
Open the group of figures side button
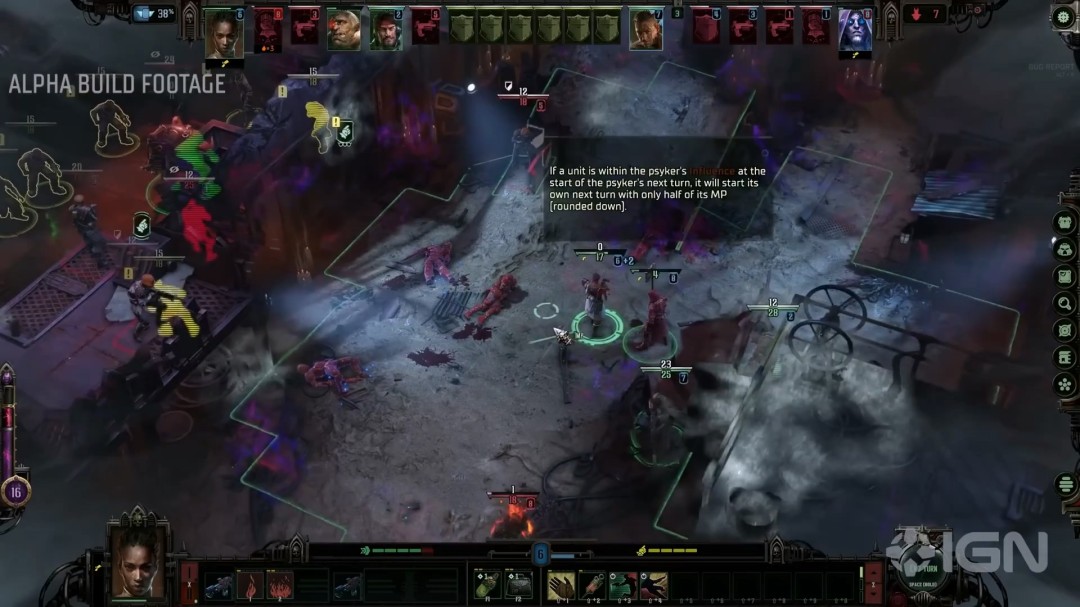coord(1064,222)
